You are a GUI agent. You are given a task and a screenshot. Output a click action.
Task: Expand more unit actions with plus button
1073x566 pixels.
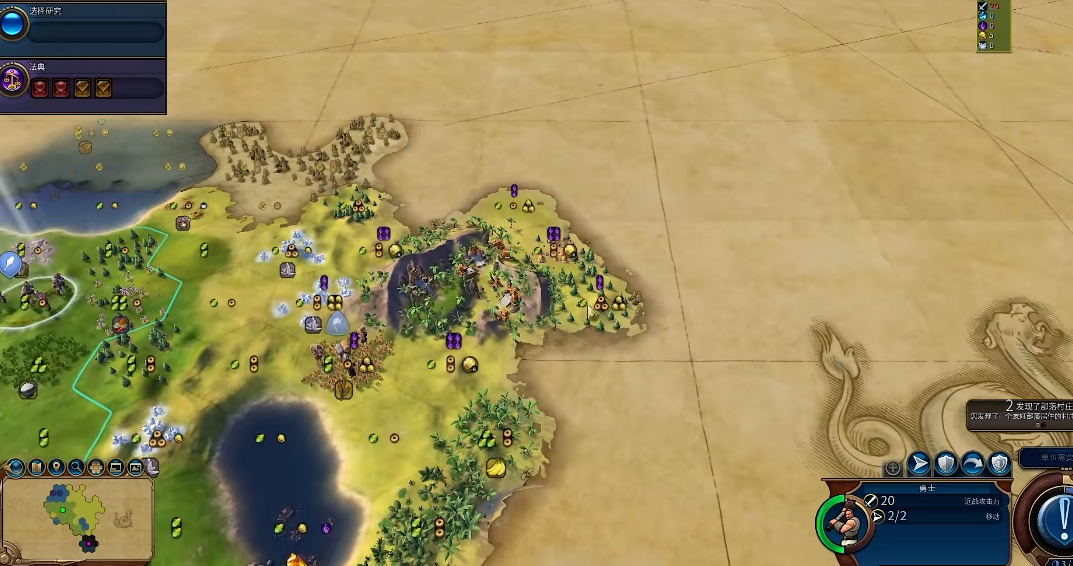coord(893,467)
